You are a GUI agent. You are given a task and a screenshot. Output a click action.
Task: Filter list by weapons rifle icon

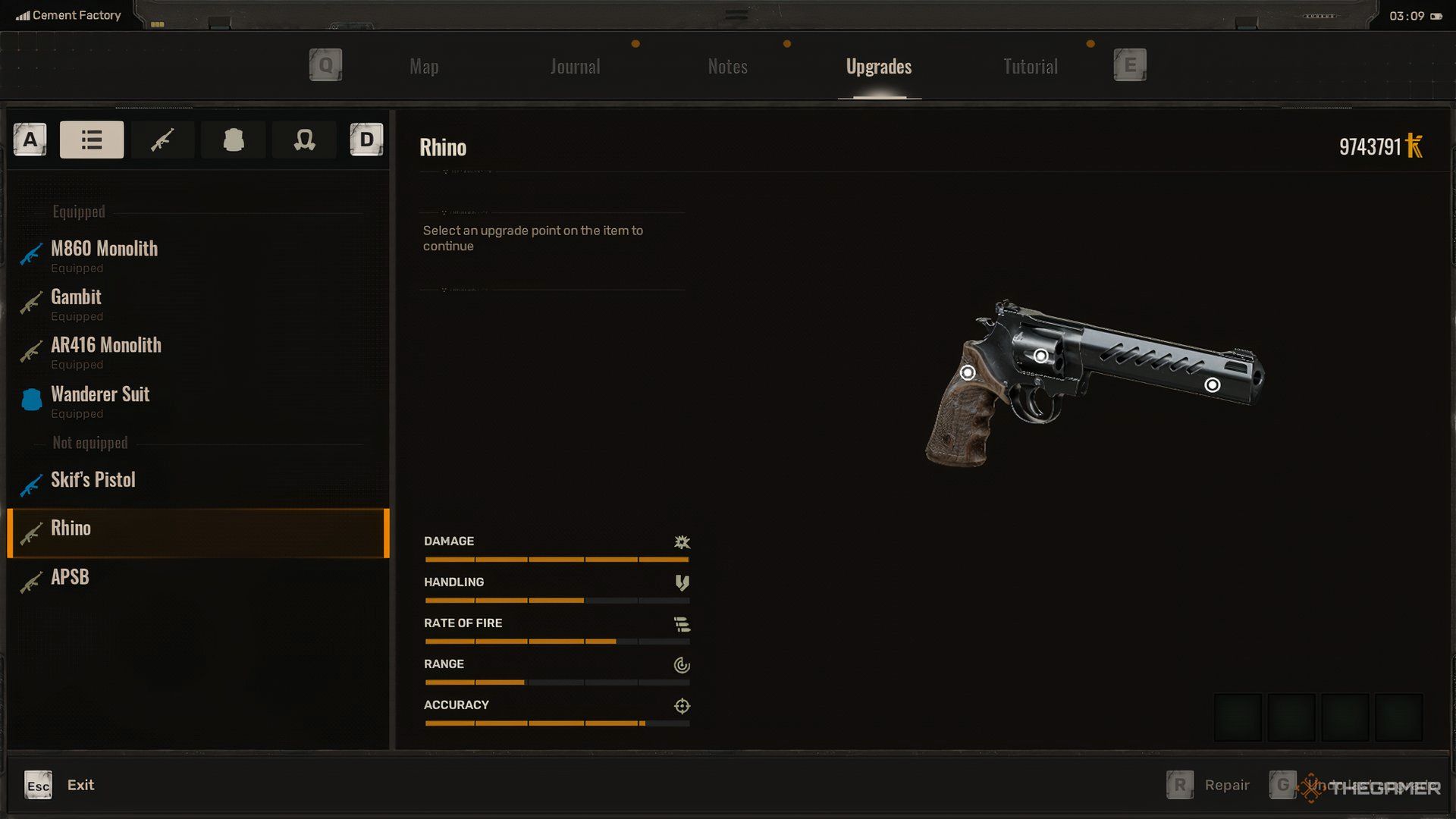[162, 140]
